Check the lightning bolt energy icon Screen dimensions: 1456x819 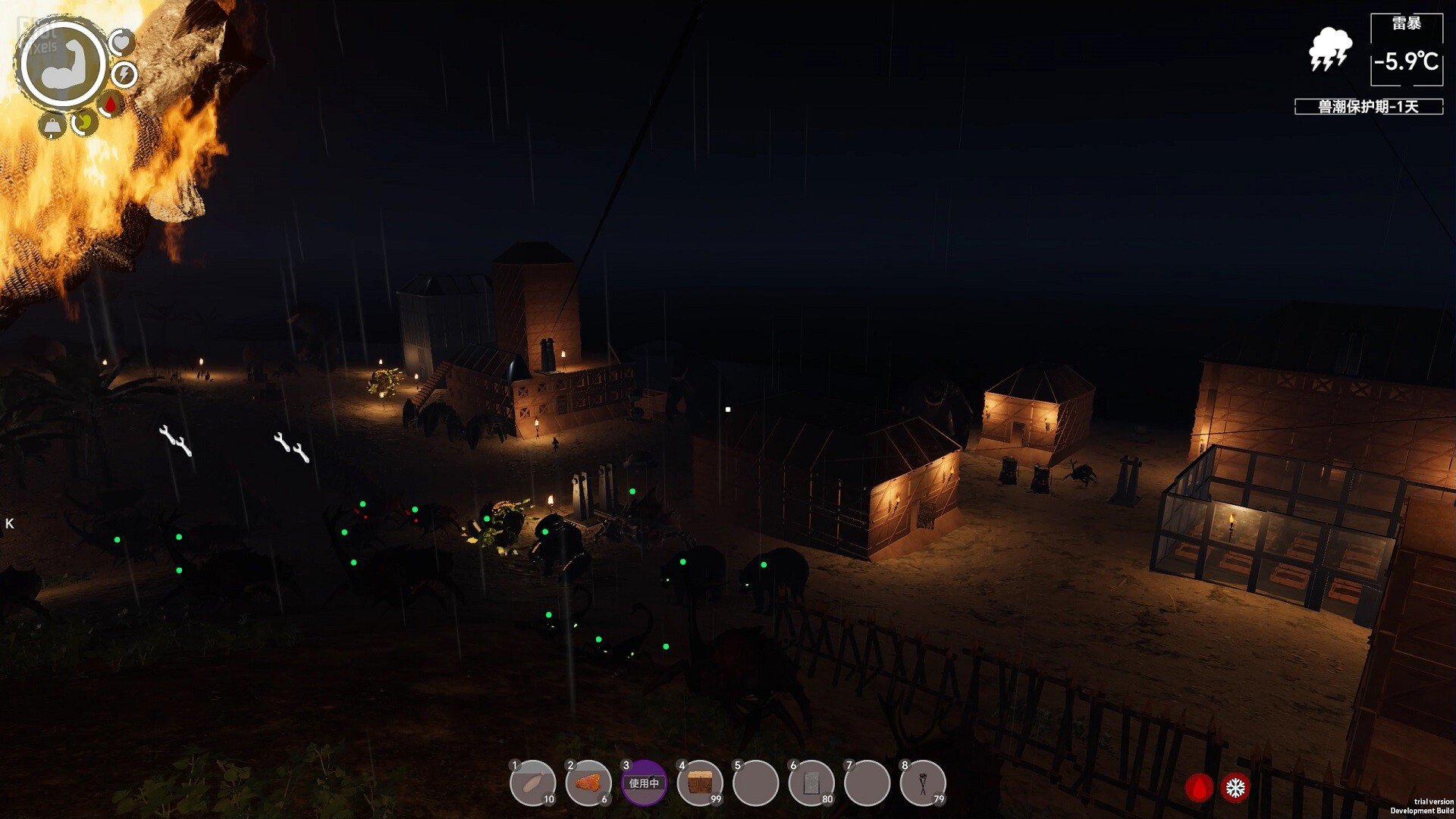click(x=124, y=74)
